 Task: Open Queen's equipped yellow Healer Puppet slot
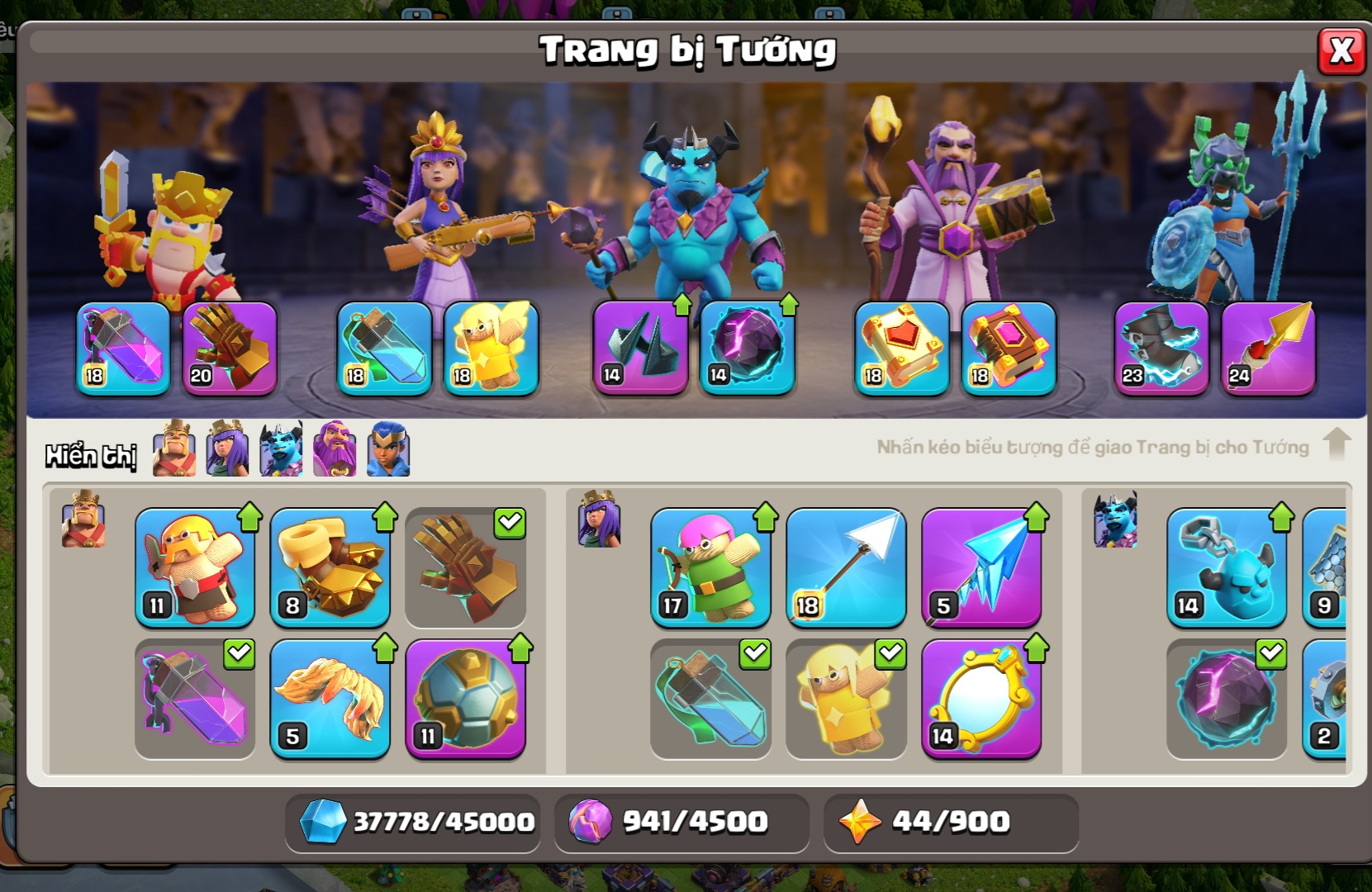[x=491, y=349]
